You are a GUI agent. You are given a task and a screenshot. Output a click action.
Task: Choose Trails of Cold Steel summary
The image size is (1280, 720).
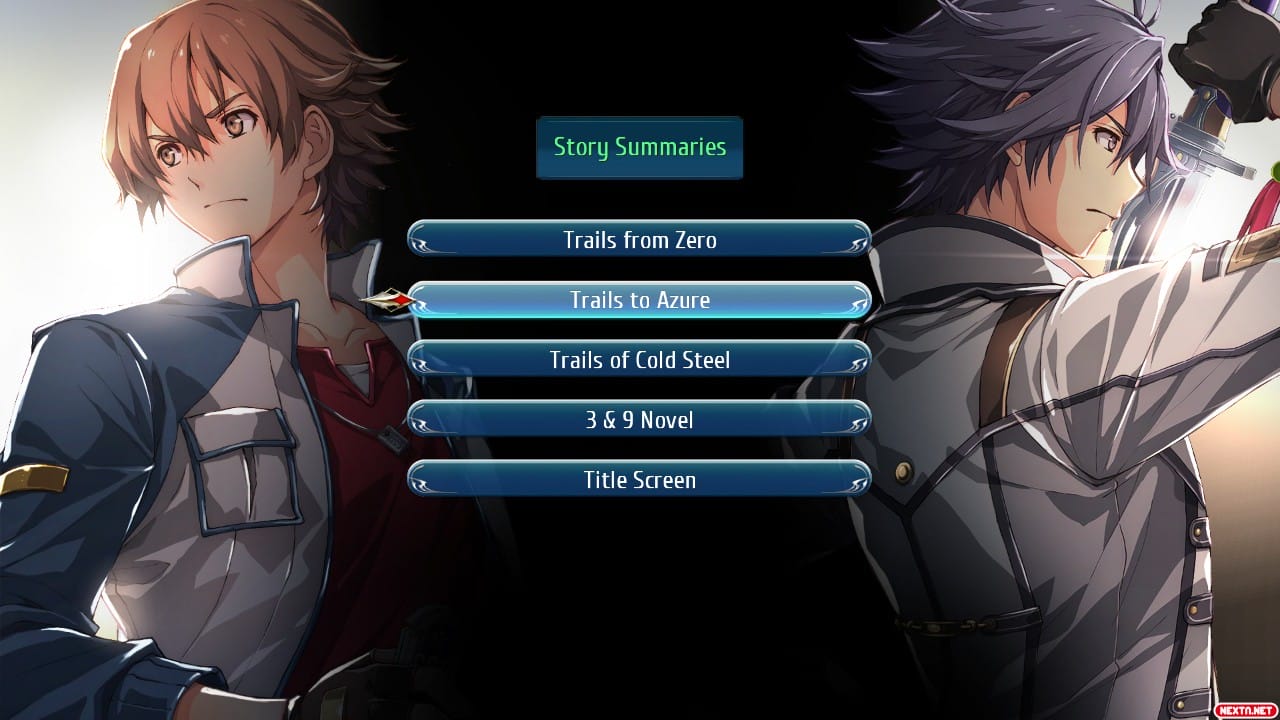pos(639,360)
